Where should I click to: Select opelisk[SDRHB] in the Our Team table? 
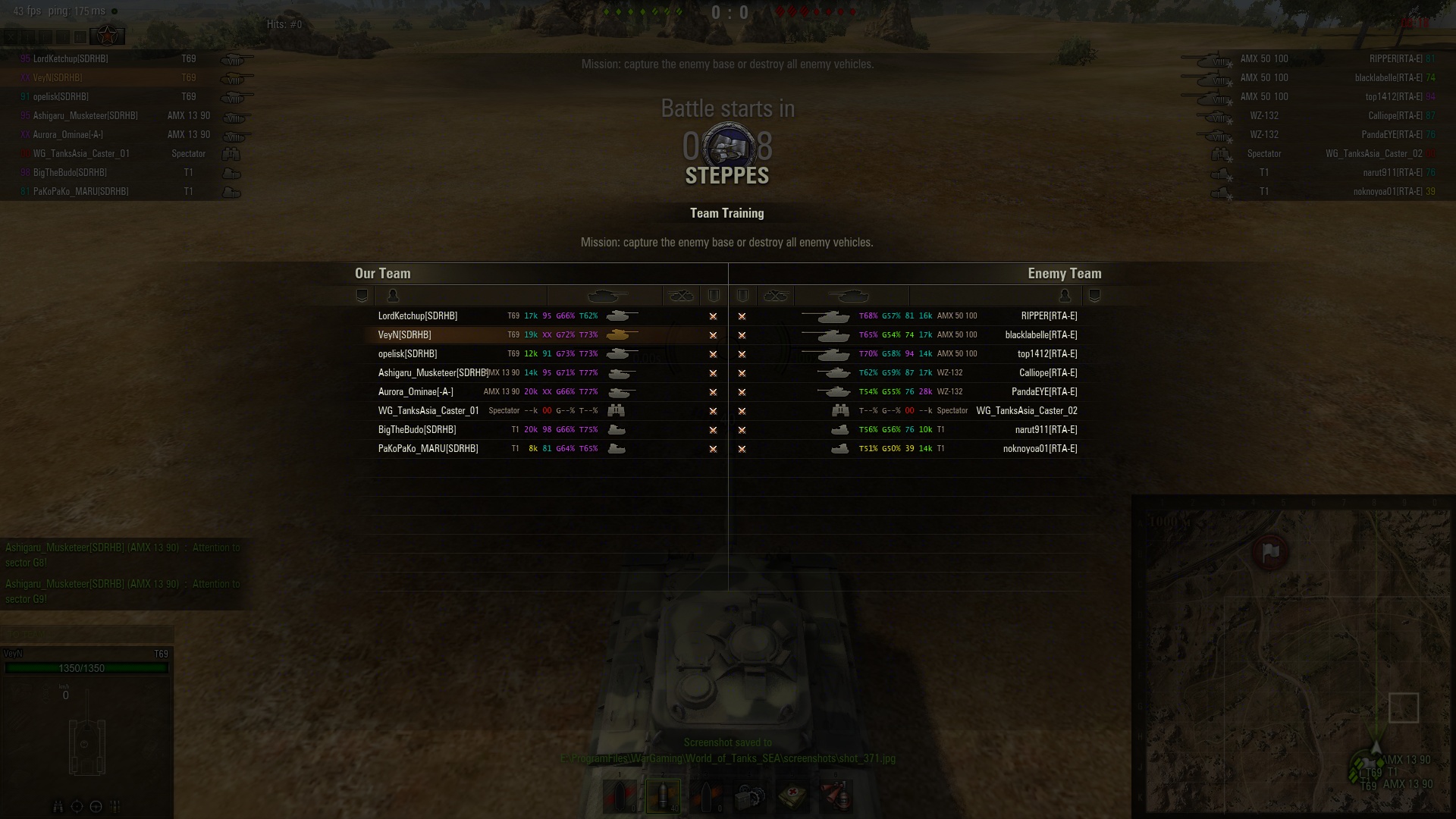pyautogui.click(x=408, y=354)
